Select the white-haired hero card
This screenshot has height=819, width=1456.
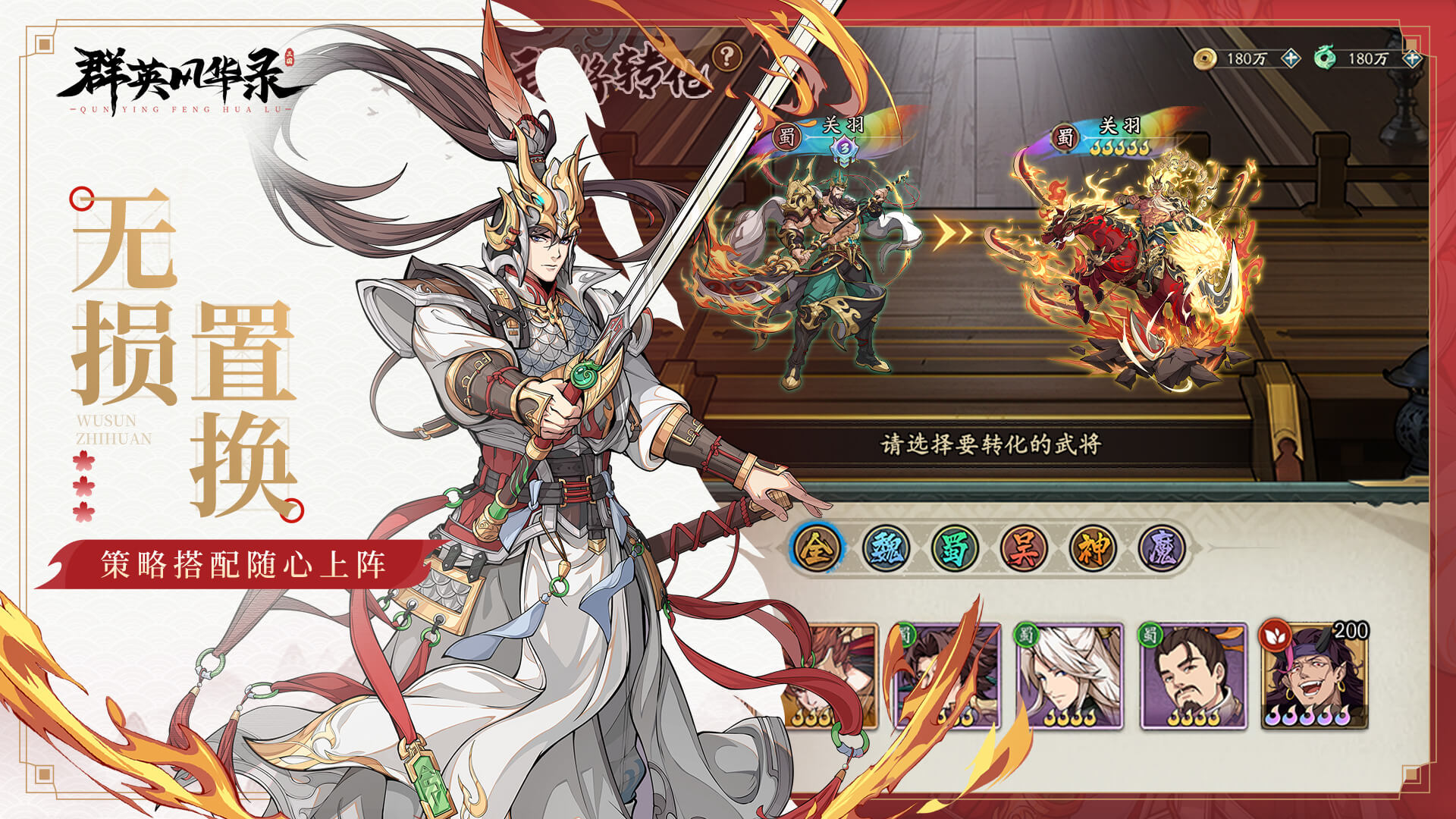(1069, 676)
